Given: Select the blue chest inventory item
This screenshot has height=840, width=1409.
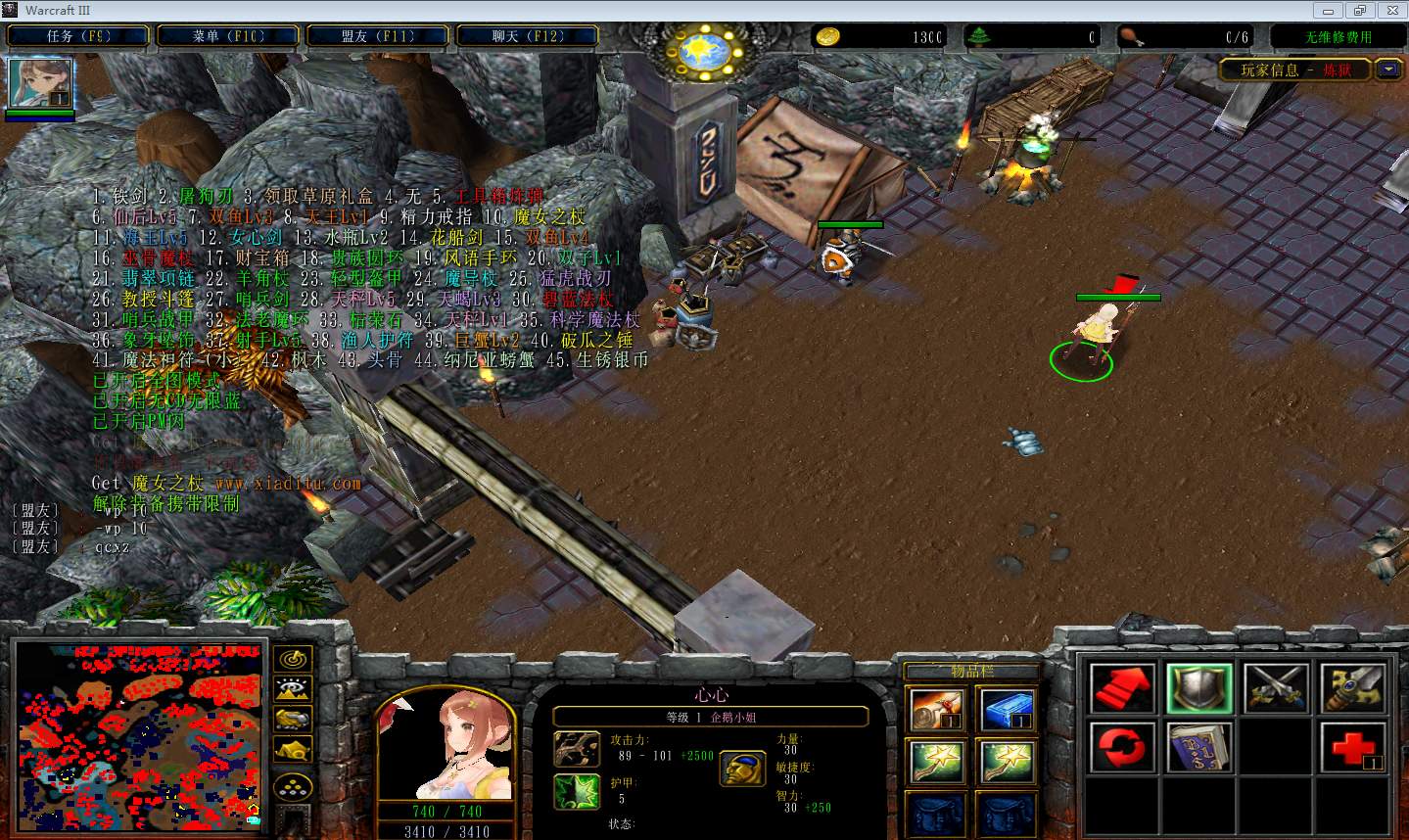Looking at the screenshot, I should pos(1007,709).
